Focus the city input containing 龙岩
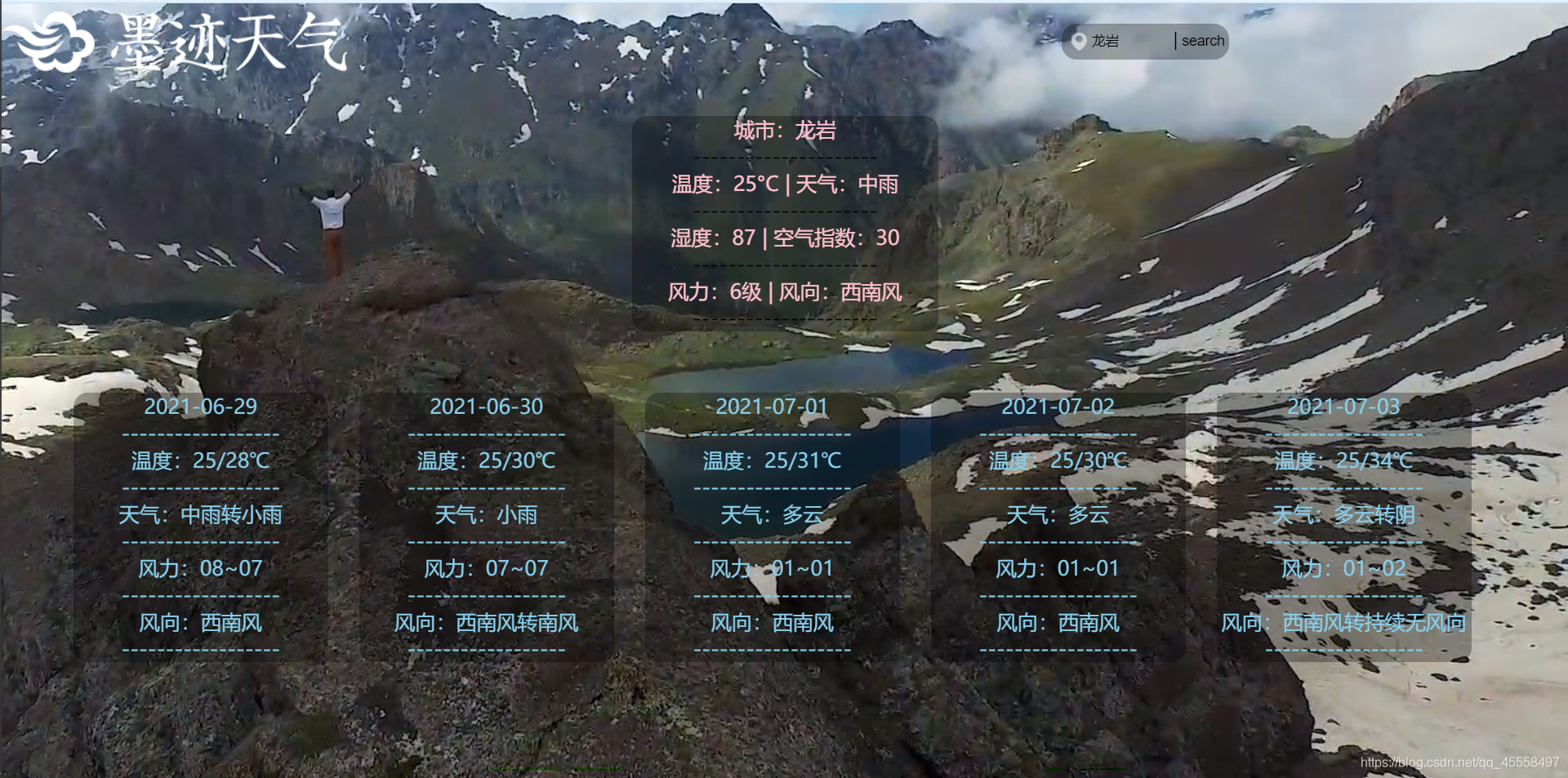This screenshot has width=1568, height=778. coord(1129,41)
